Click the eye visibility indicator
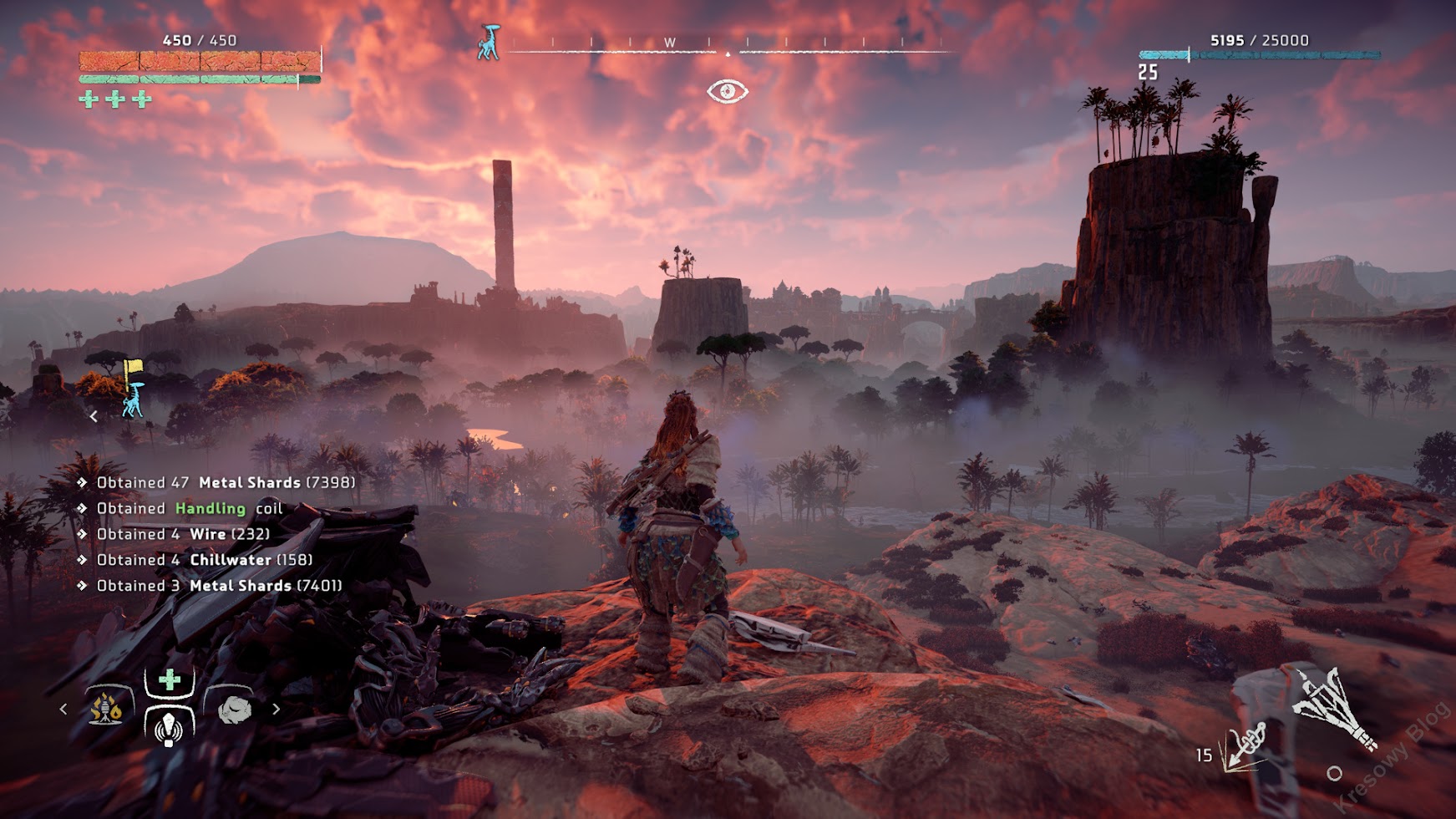Viewport: 1456px width, 819px height. point(727,91)
